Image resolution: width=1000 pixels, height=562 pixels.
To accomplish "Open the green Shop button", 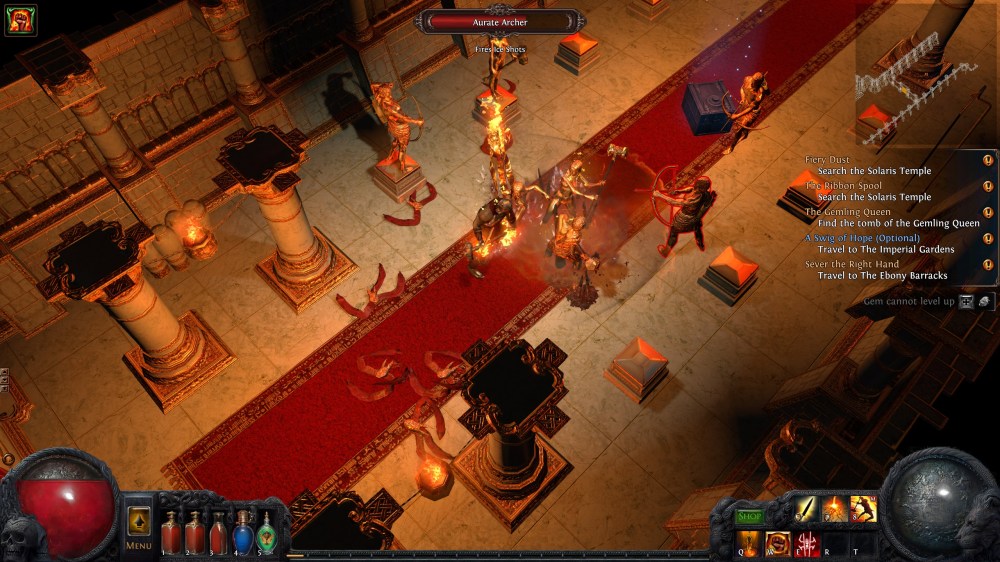I will tap(750, 516).
